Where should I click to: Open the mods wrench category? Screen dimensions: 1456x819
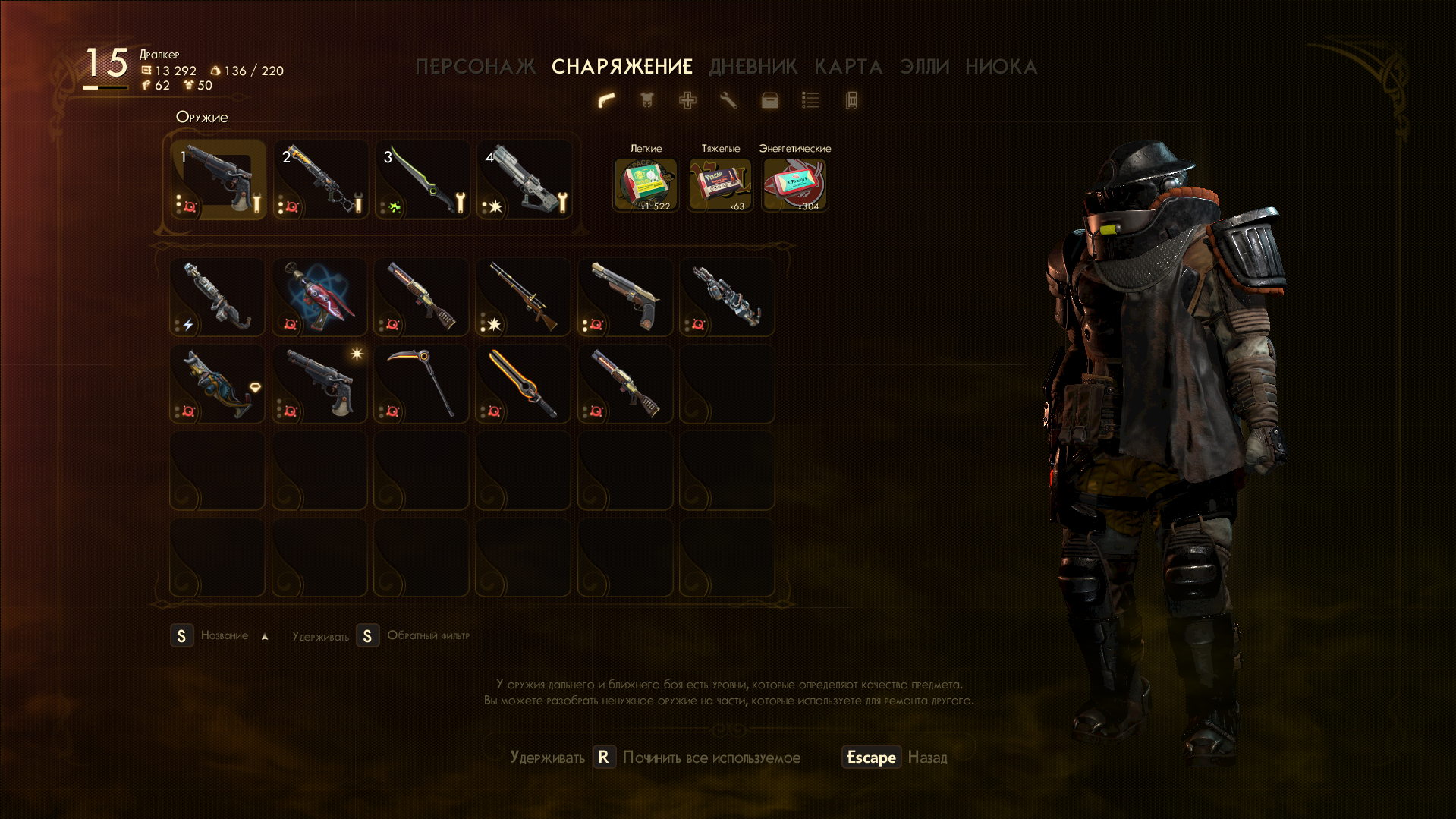[728, 100]
